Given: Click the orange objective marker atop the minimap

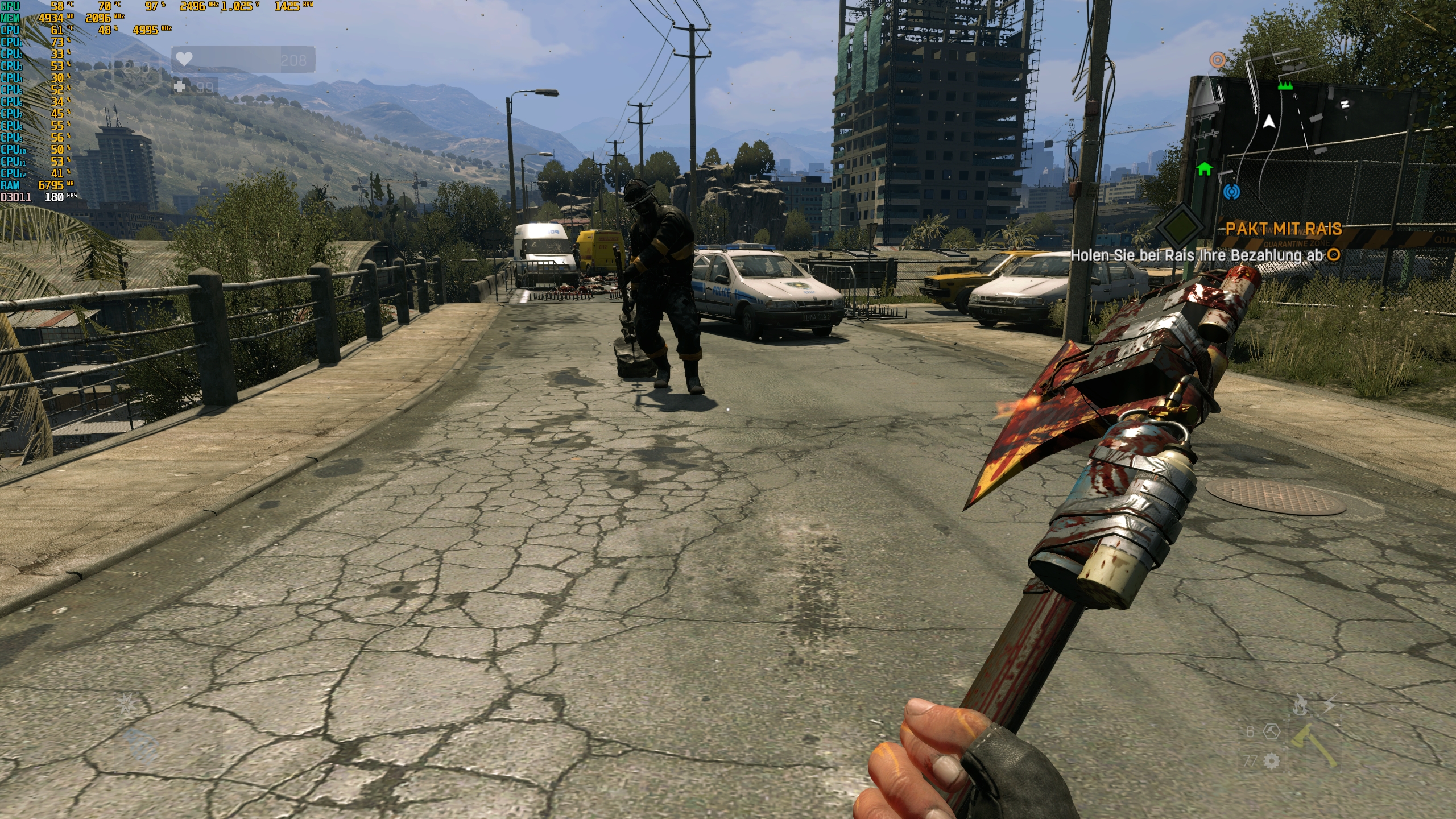Looking at the screenshot, I should click(1217, 60).
